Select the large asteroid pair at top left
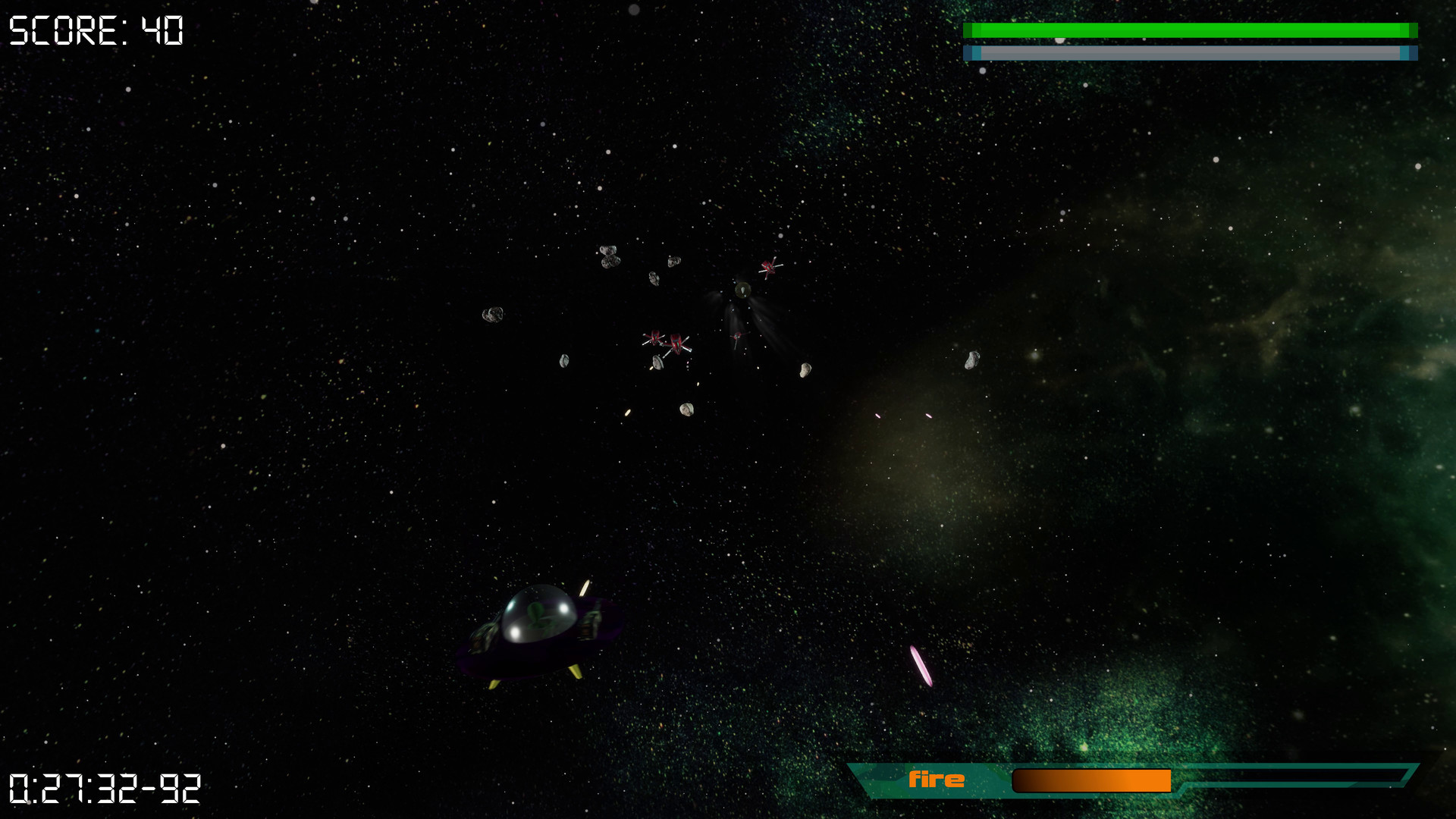 (x=608, y=255)
